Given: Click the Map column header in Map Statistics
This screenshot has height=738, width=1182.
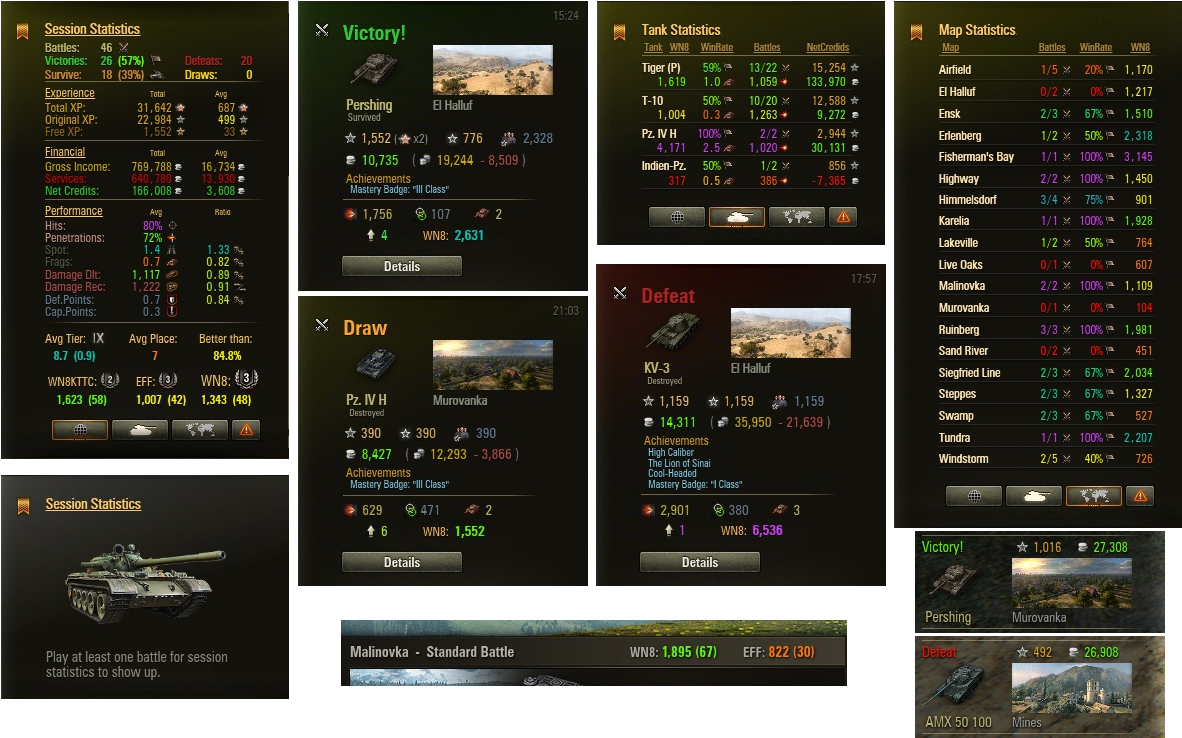Looking at the screenshot, I should tap(950, 48).
